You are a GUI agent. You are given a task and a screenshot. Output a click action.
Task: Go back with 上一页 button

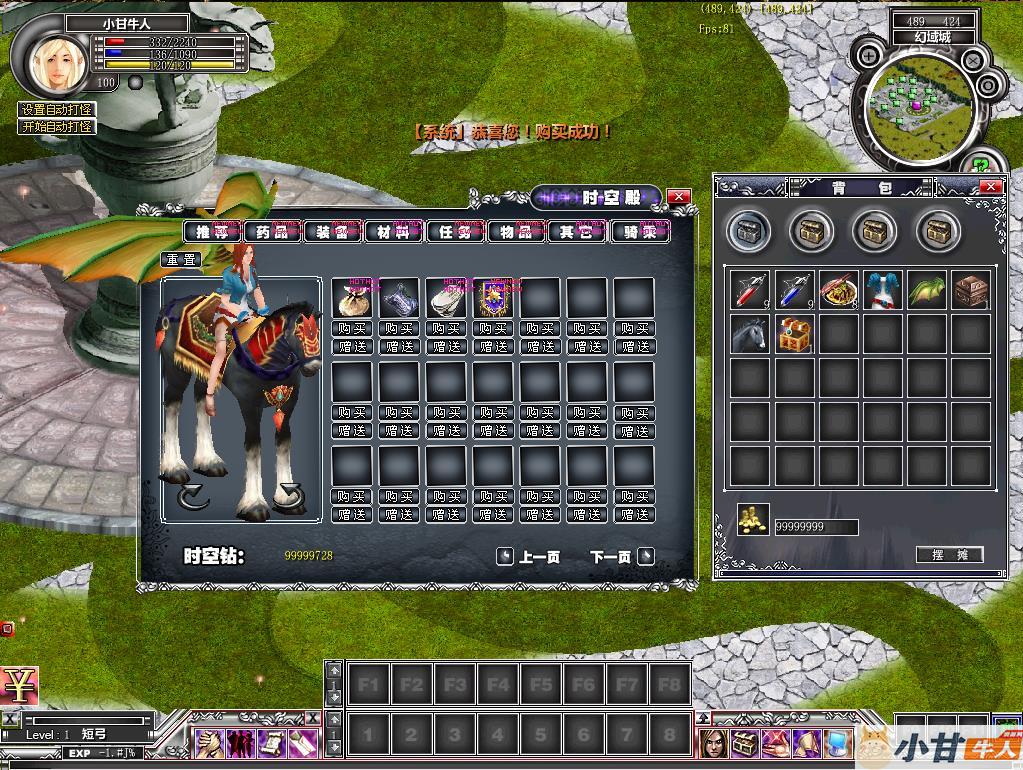(529, 557)
